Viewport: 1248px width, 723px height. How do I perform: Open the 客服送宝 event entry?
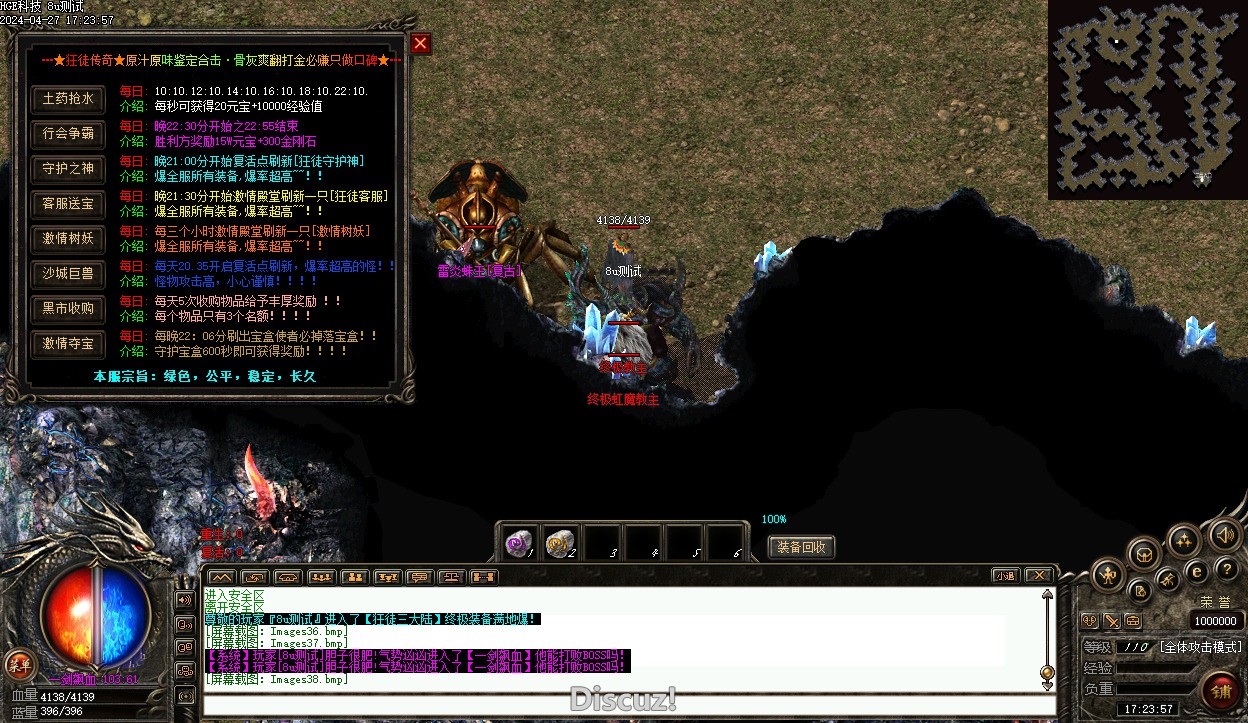coord(68,204)
